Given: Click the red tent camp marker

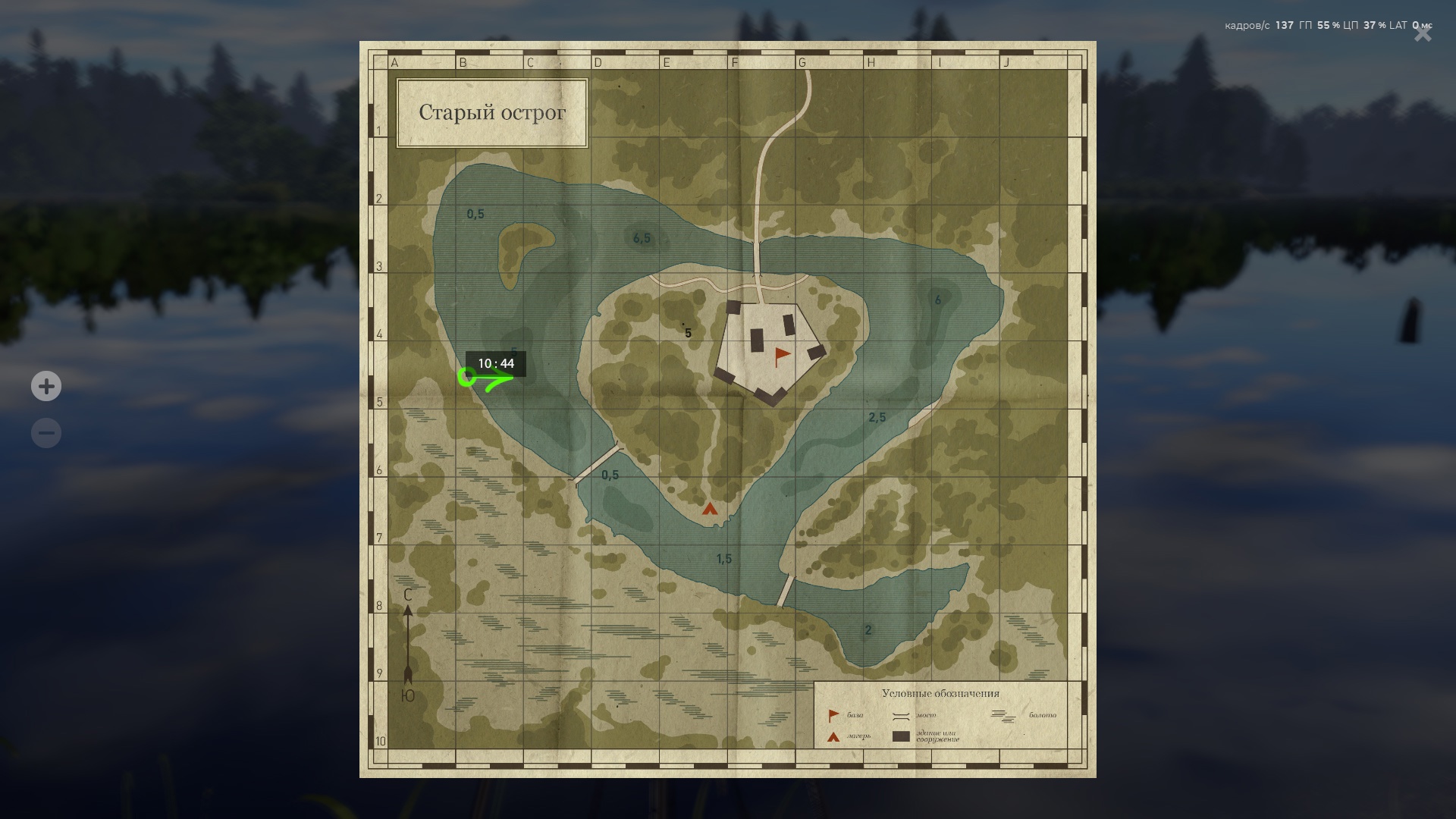Looking at the screenshot, I should [710, 509].
